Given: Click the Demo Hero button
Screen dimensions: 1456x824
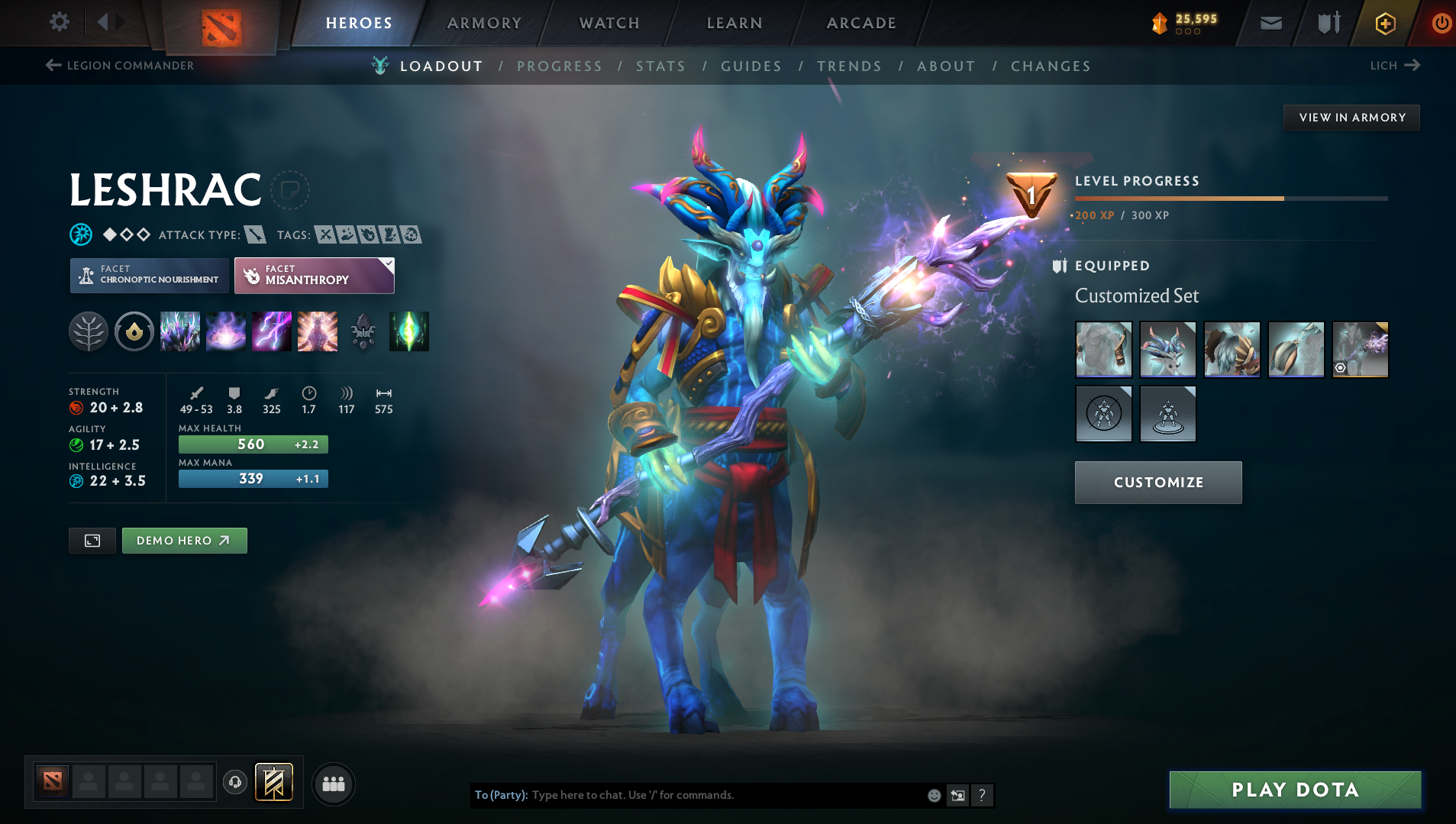Looking at the screenshot, I should coord(184,540).
